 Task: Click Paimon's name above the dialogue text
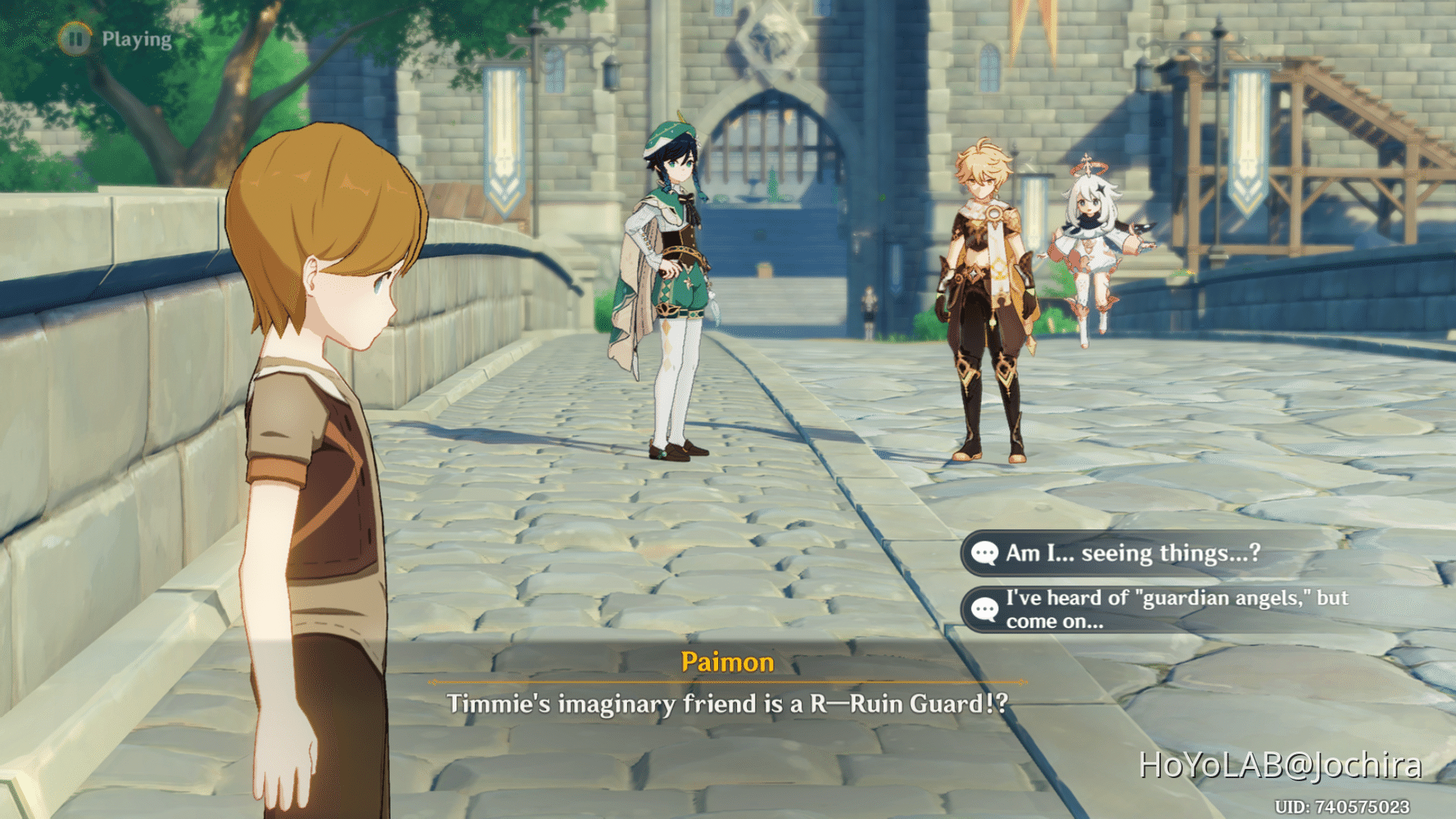(x=727, y=662)
